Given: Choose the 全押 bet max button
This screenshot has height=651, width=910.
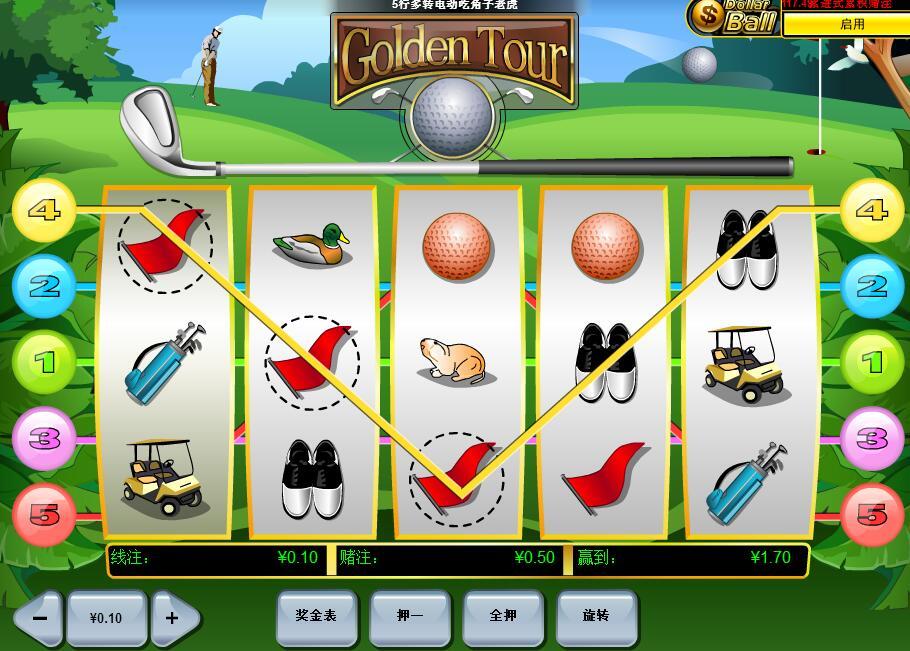Looking at the screenshot, I should (x=503, y=616).
